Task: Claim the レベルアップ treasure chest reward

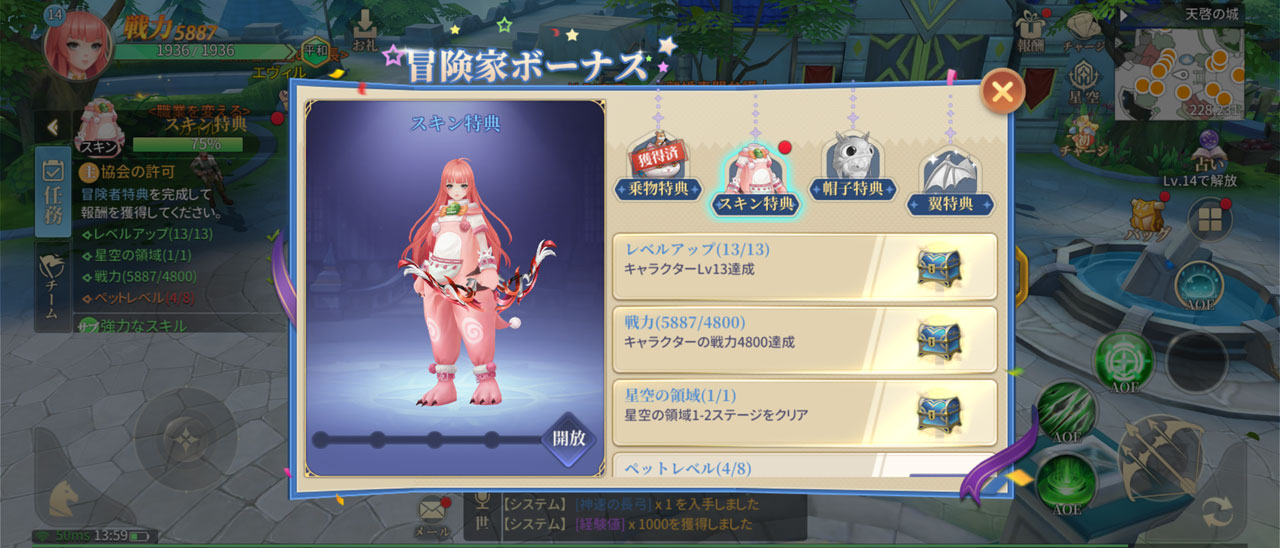Action: pos(939,267)
